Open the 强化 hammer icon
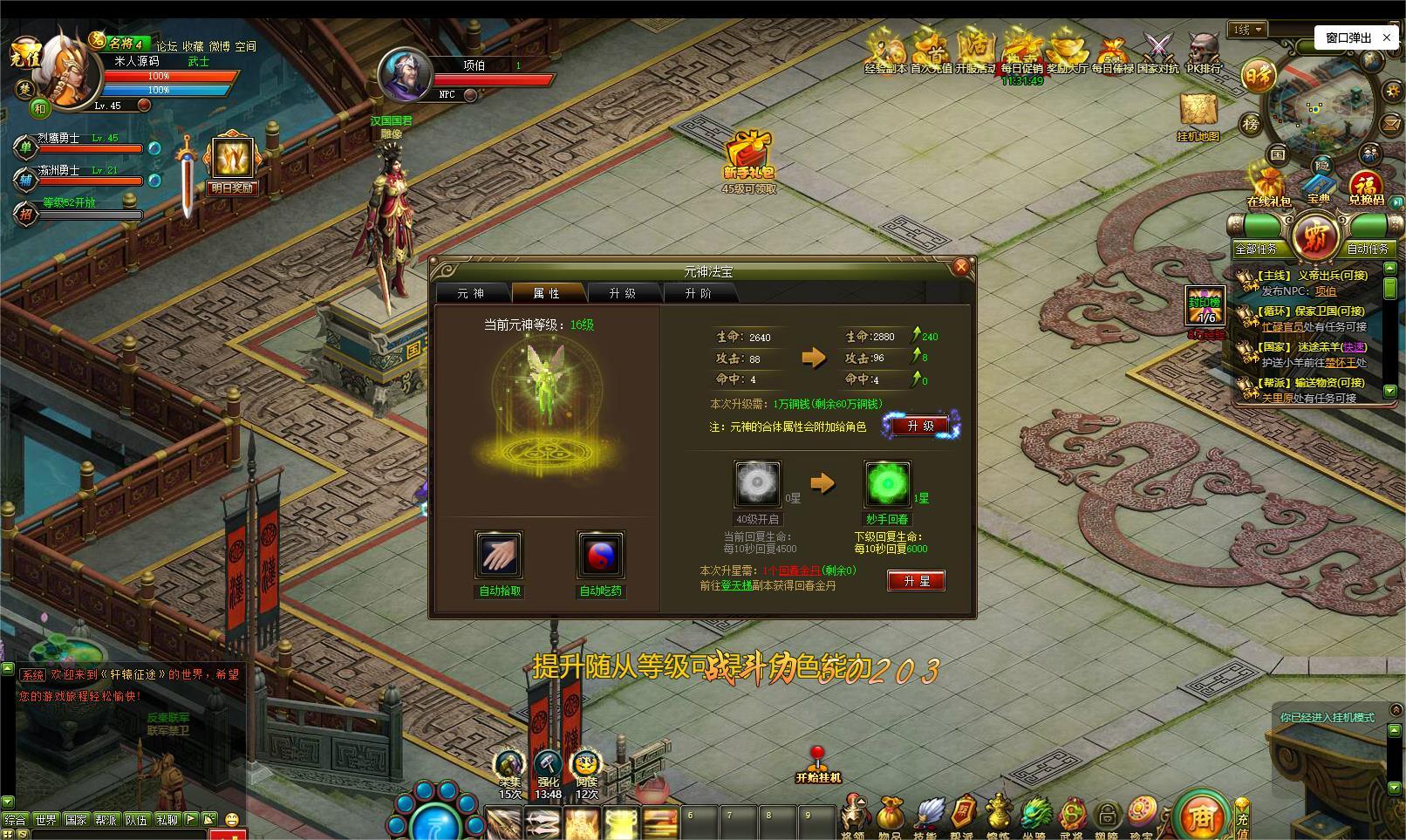This screenshot has width=1406, height=840. (549, 766)
